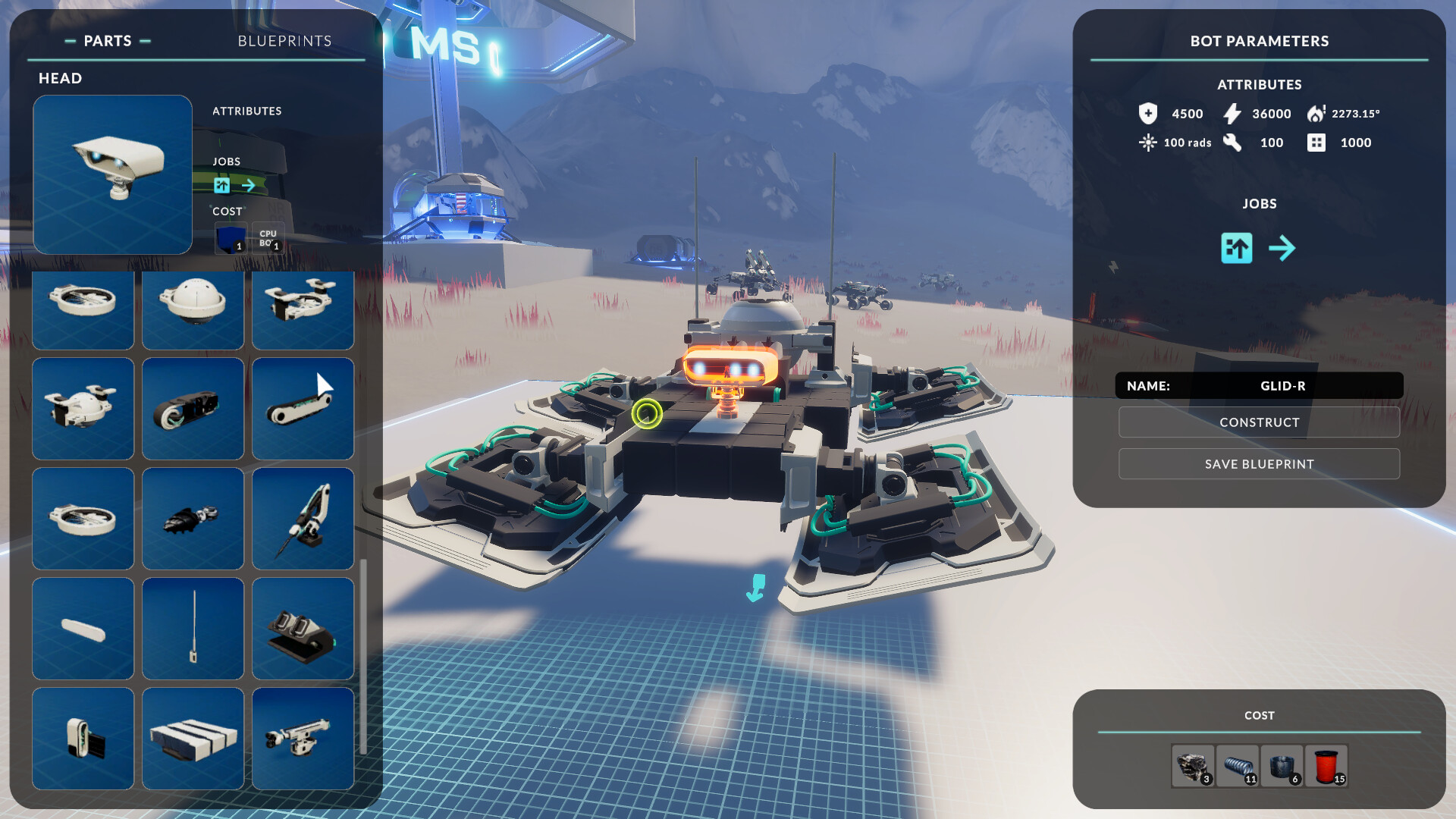The image size is (1456, 819).
Task: Click the flame heat resistance icon showing 2273.15°
Action: point(1317,113)
